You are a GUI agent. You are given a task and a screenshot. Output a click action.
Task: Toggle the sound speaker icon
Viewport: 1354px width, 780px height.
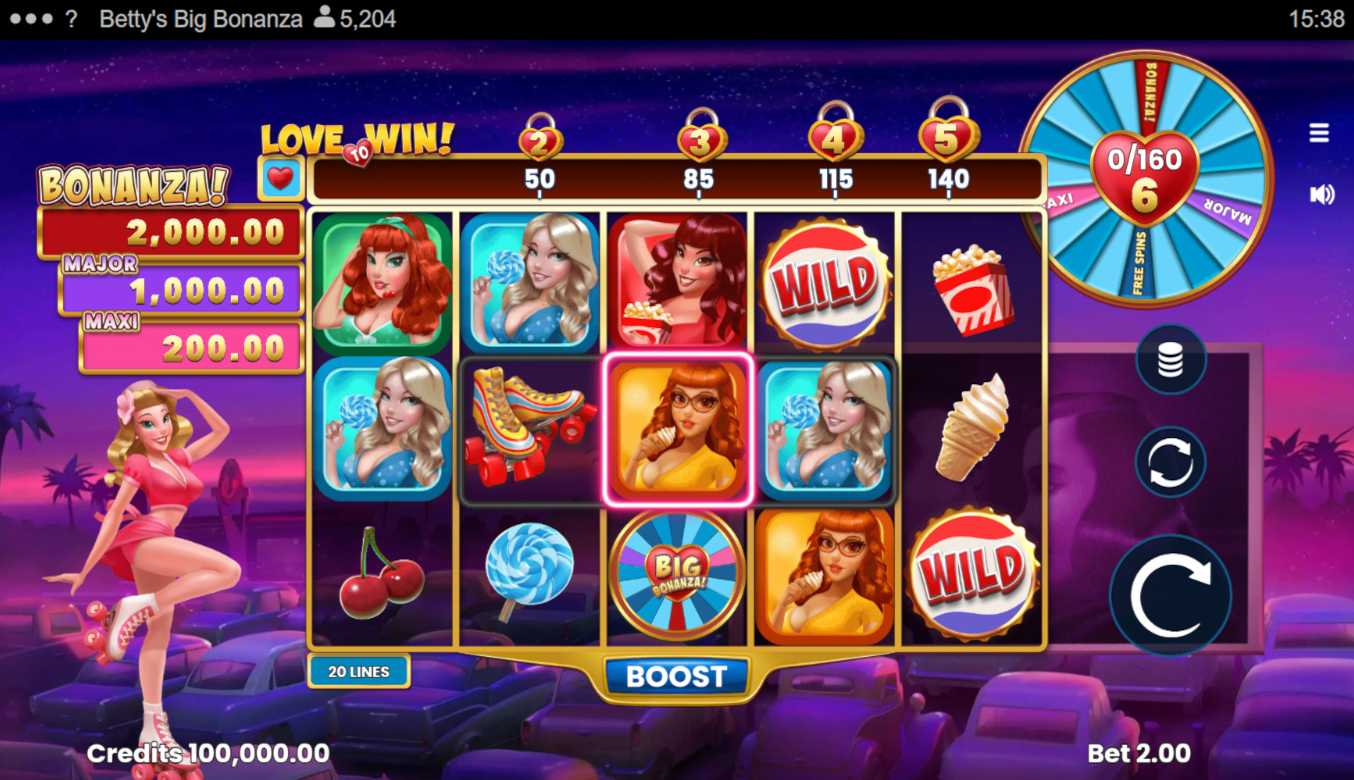tap(1321, 194)
